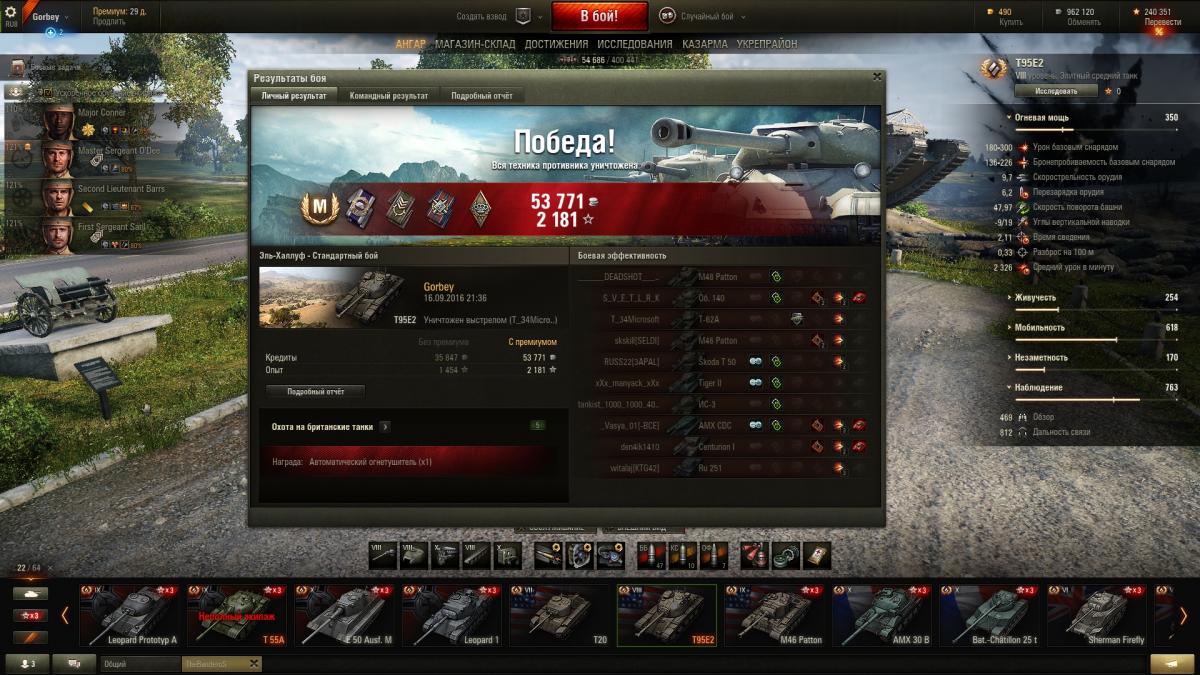Go to ДОСТИЖЕНИЯ section

pos(556,44)
